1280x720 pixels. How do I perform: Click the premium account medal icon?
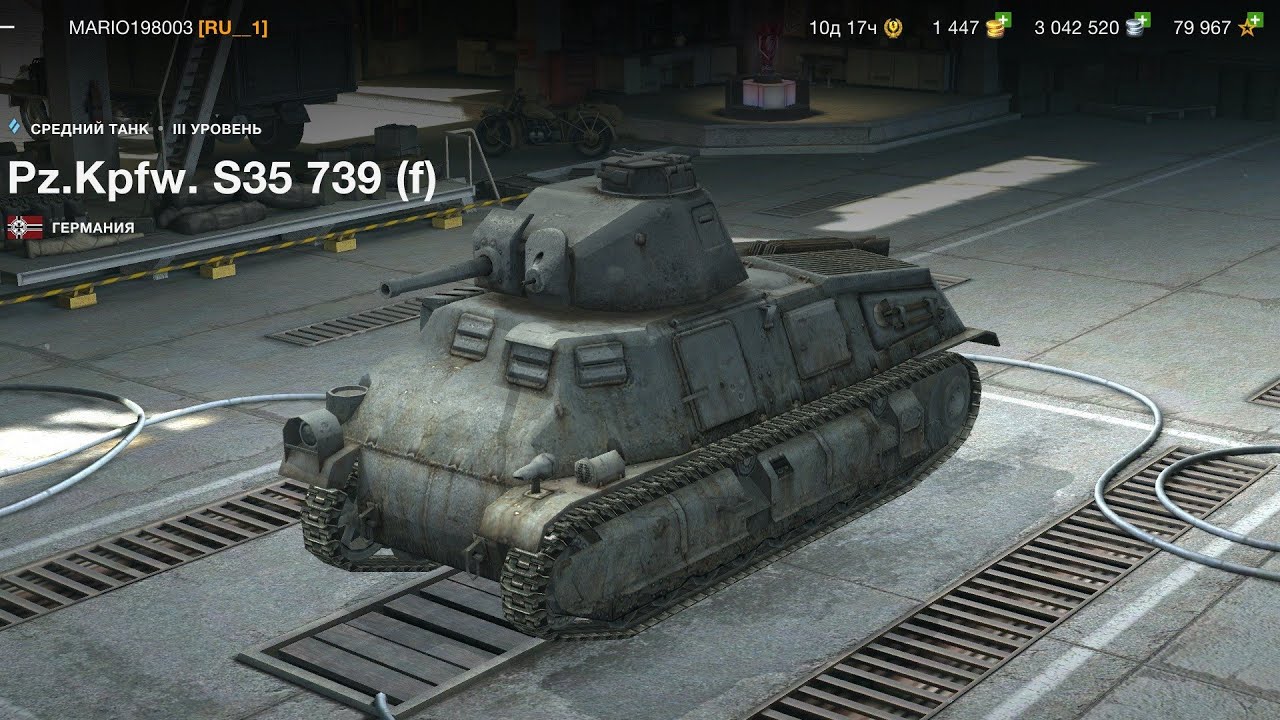tap(893, 28)
